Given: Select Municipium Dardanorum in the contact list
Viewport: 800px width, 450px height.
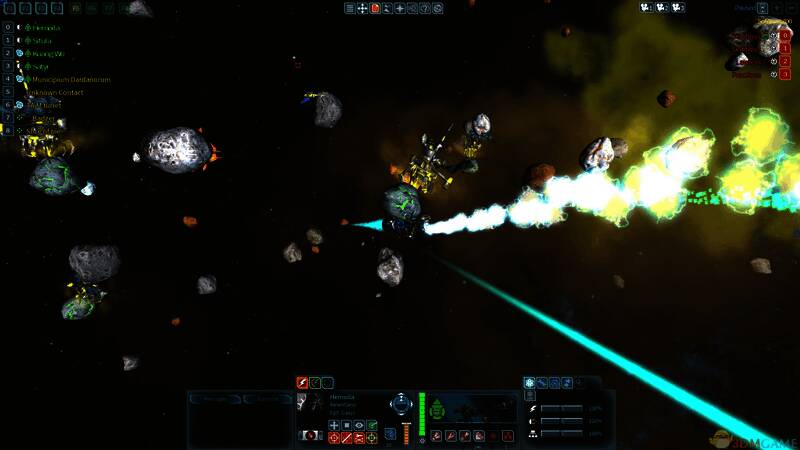Looking at the screenshot, I should (x=72, y=79).
